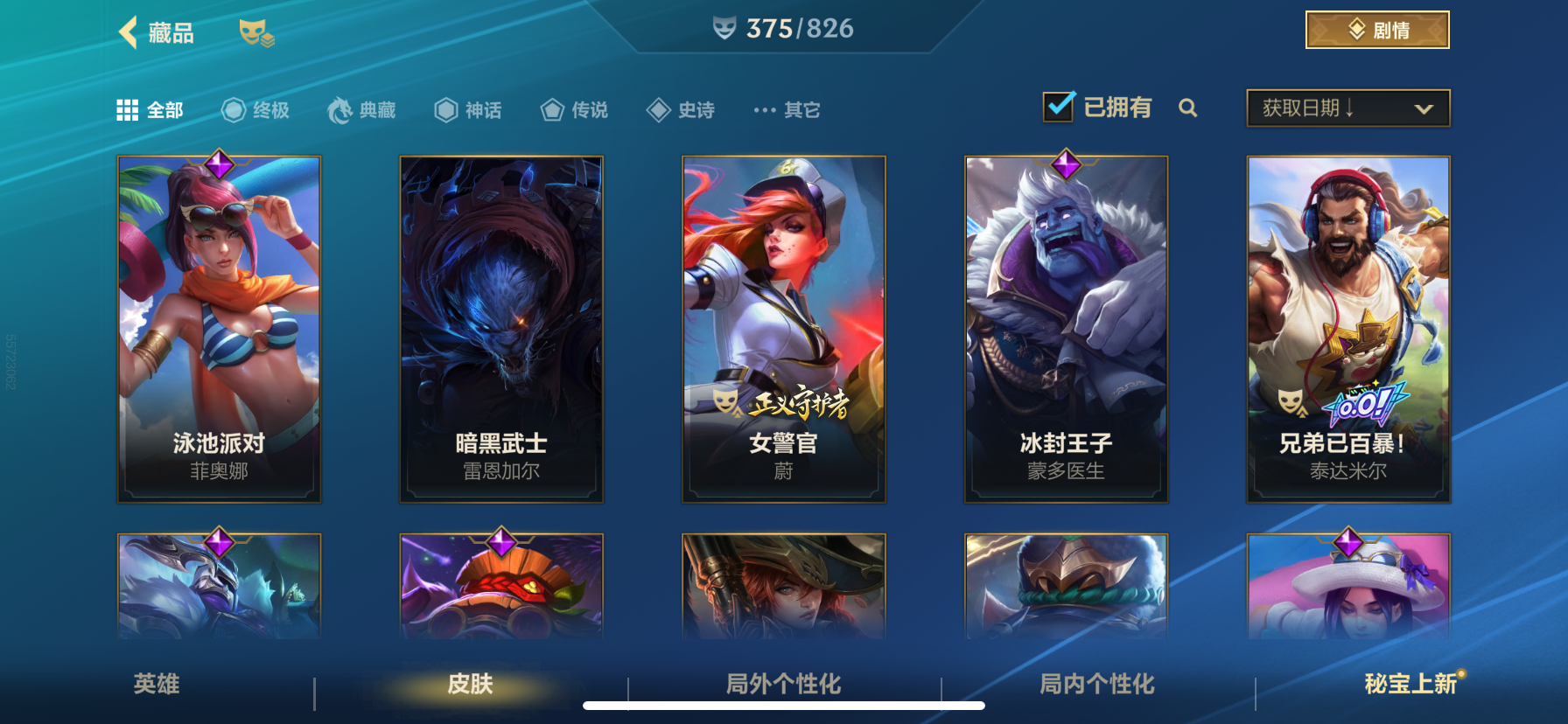Viewport: 1568px width, 724px height.
Task: Tap the purple gem on 泳池派对 card
Action: click(218, 164)
